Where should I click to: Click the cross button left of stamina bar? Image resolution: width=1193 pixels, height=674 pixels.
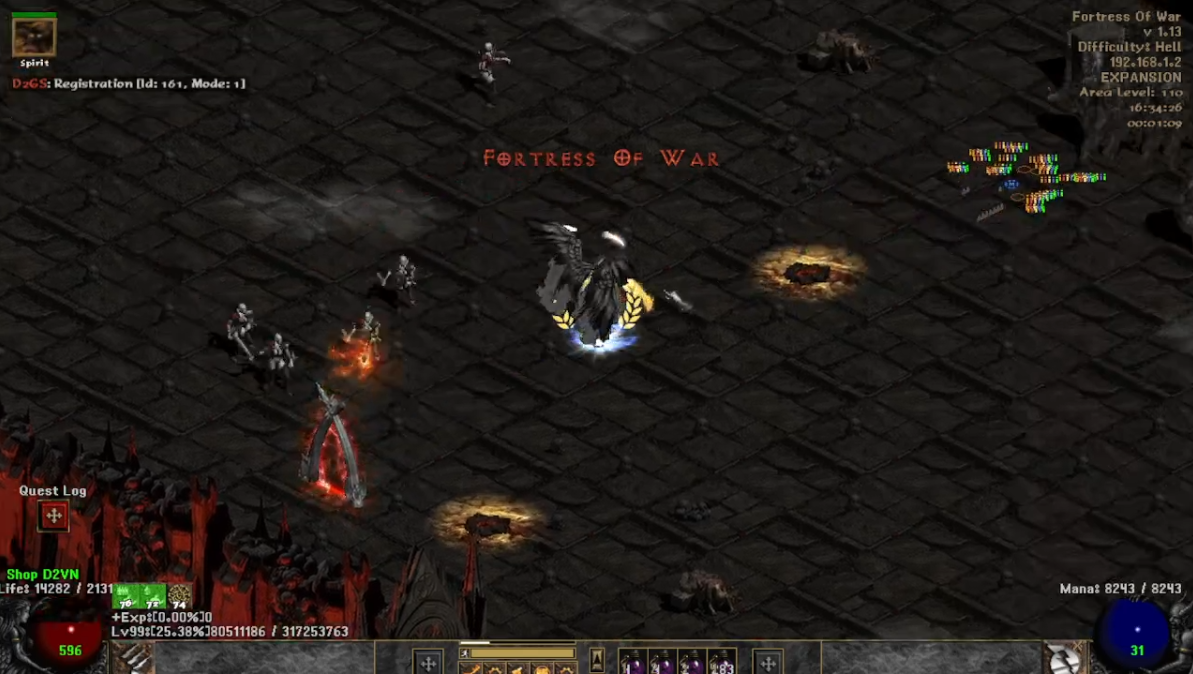coord(428,662)
